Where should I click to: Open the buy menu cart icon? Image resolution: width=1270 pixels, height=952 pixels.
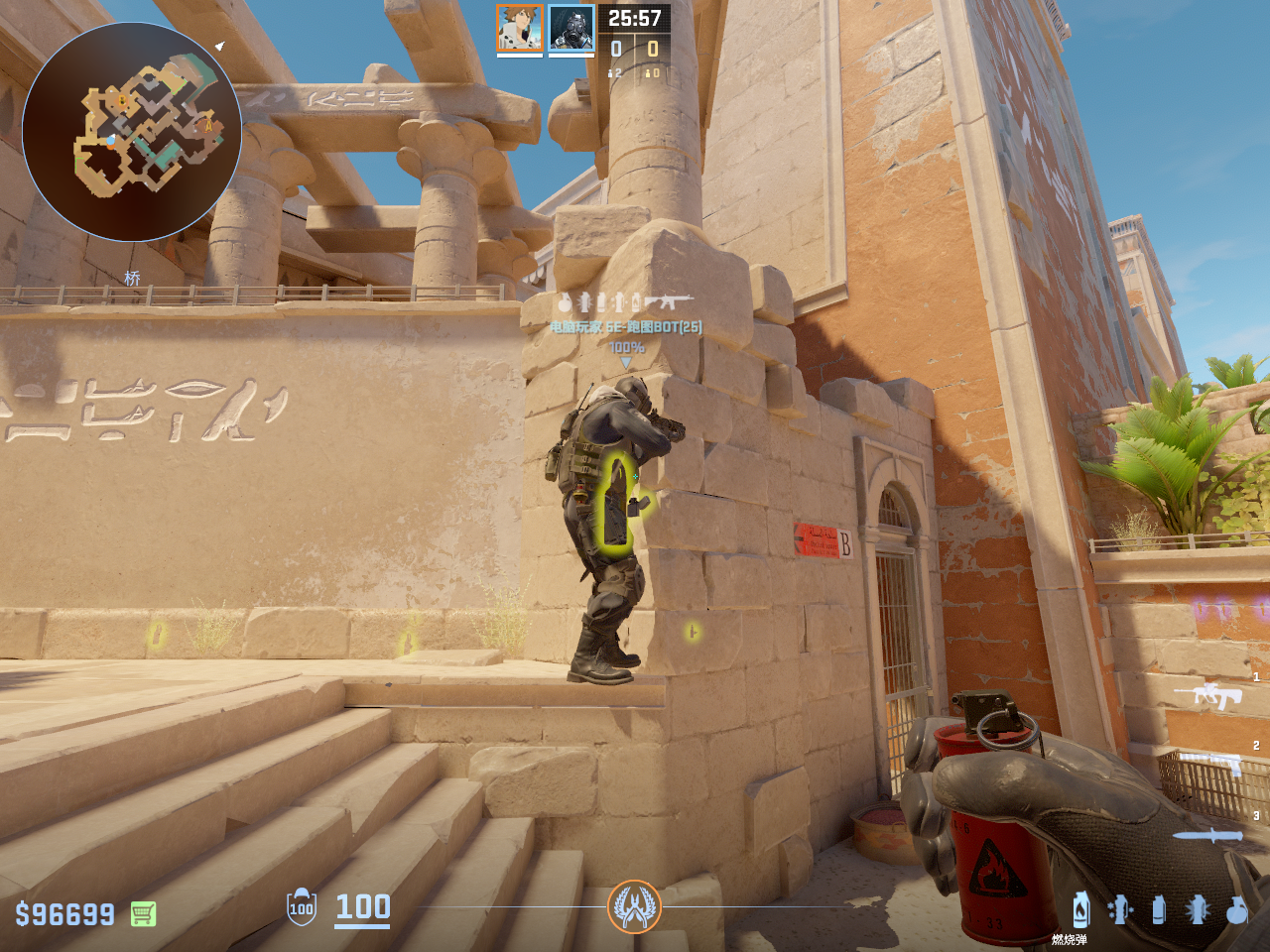(x=143, y=913)
